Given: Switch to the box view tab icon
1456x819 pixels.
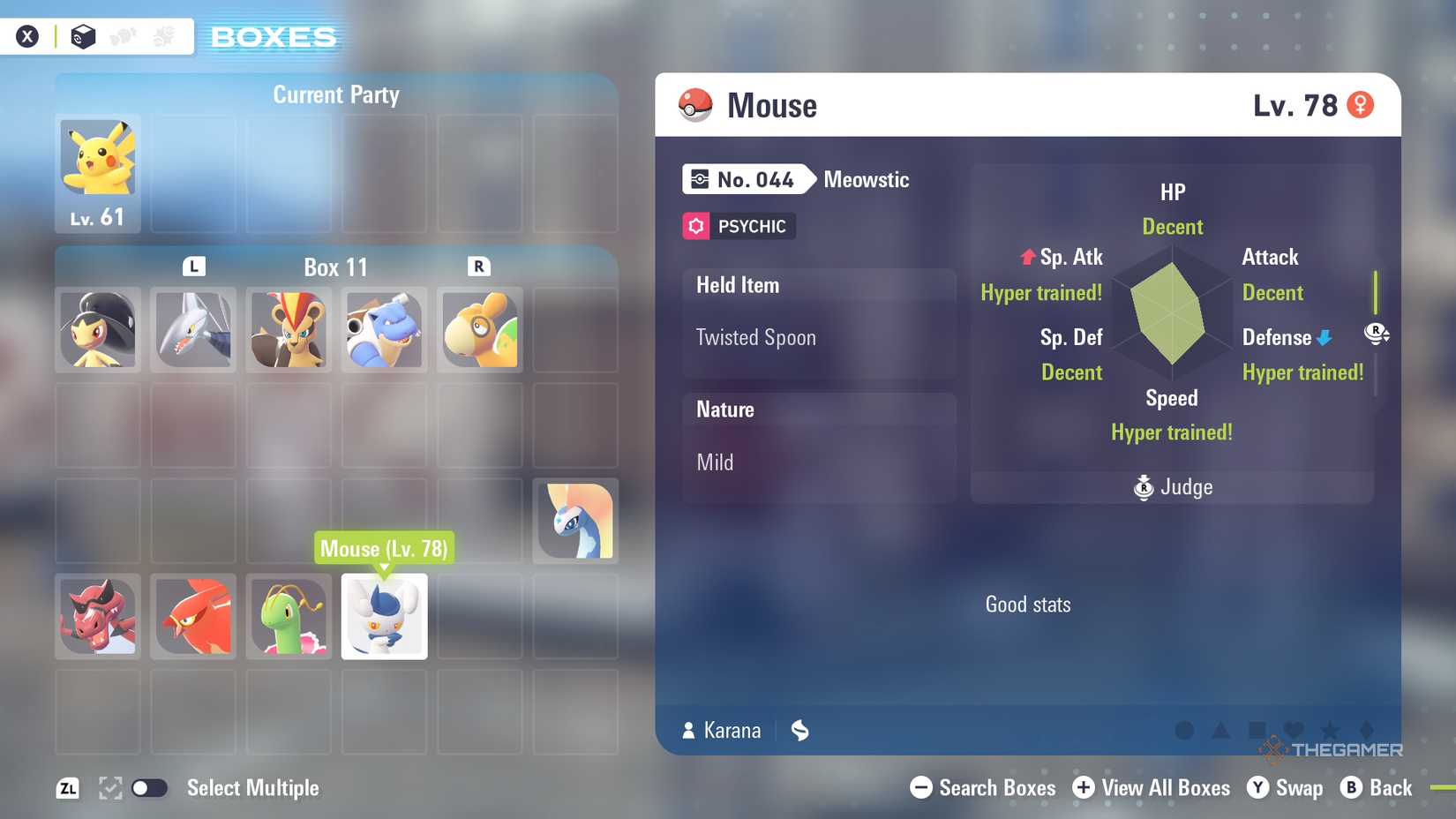Looking at the screenshot, I should (83, 36).
